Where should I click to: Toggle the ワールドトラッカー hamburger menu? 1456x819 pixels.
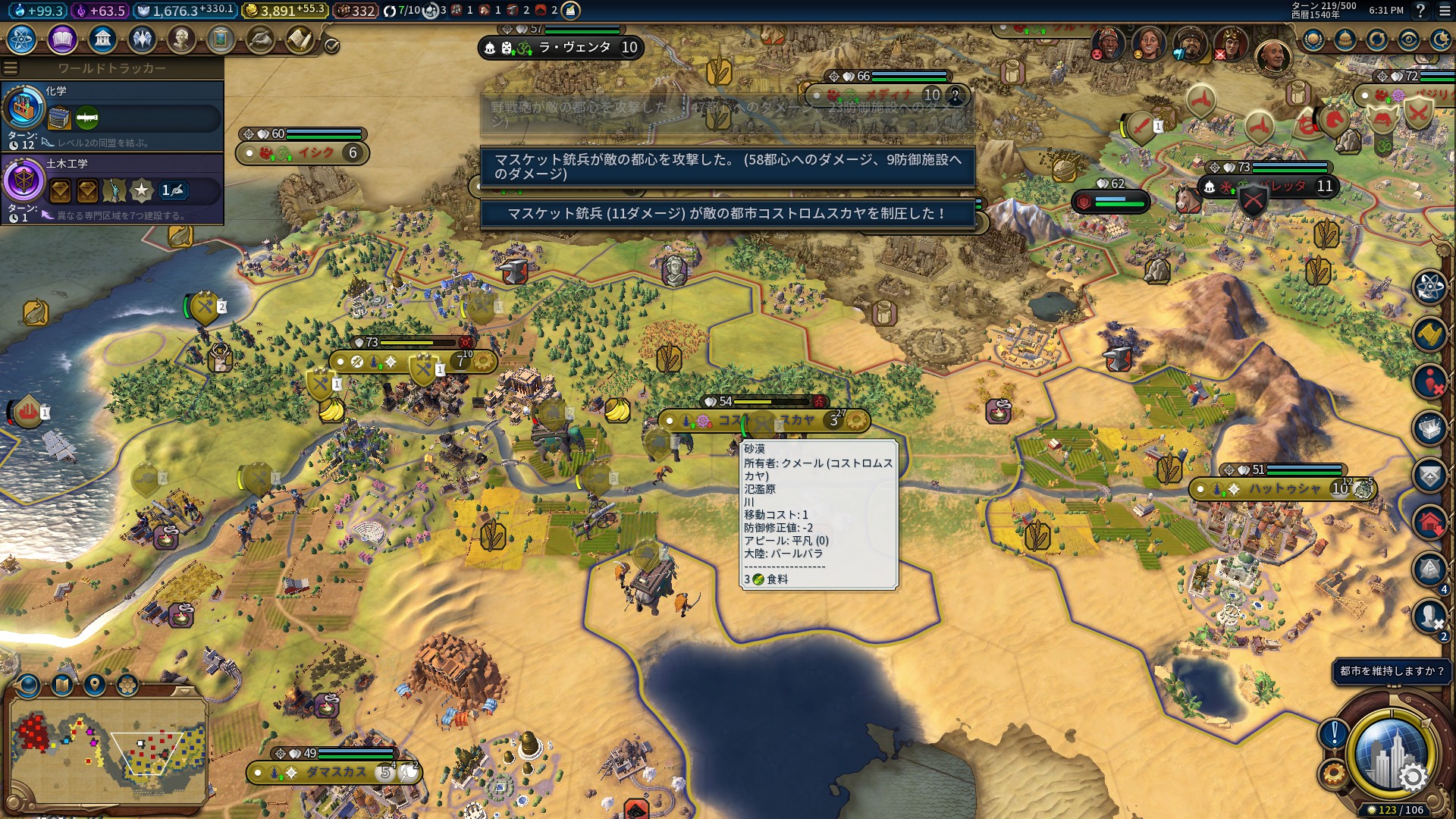[x=11, y=68]
